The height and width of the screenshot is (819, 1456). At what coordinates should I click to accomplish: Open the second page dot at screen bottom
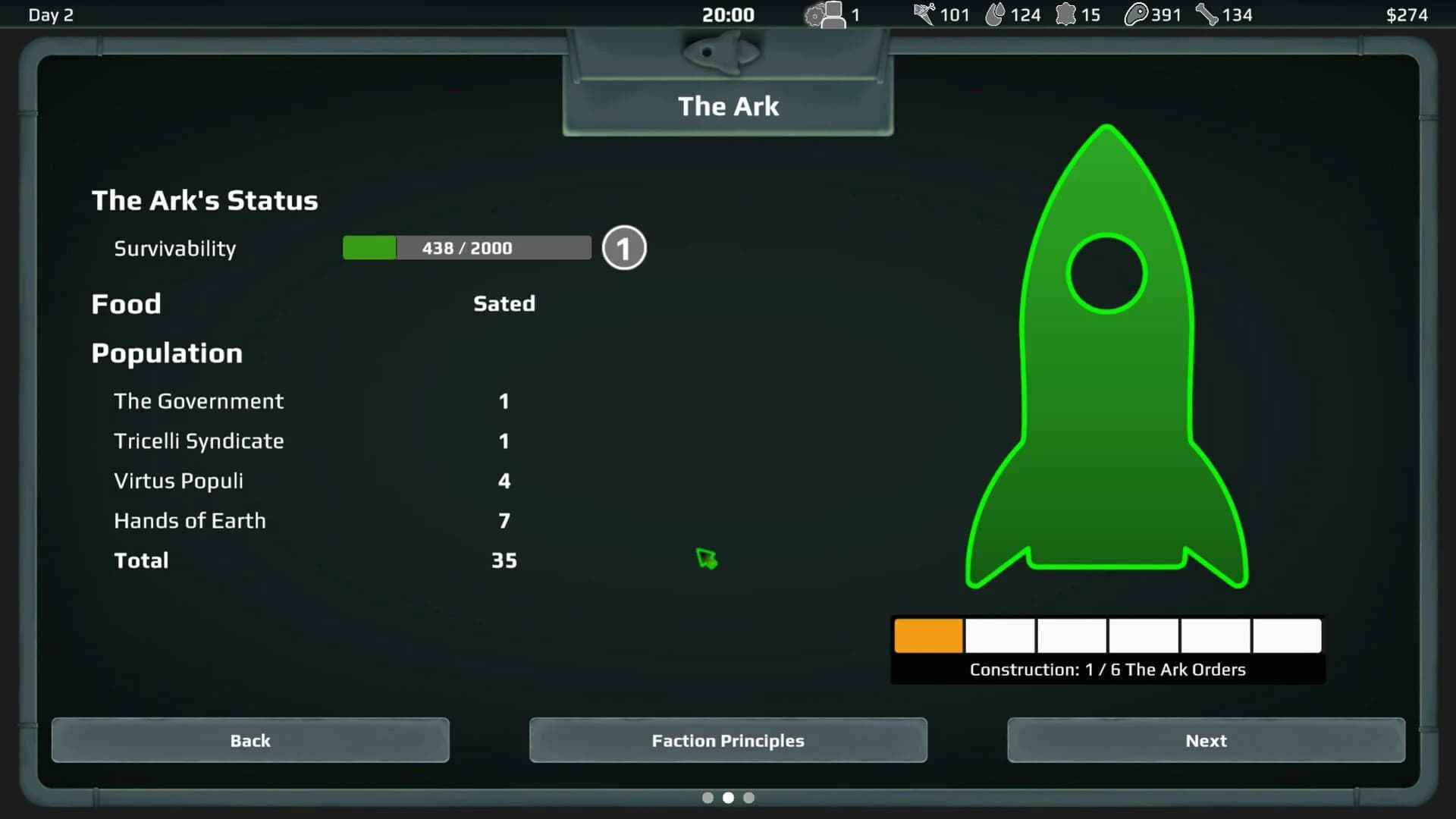coord(729,798)
